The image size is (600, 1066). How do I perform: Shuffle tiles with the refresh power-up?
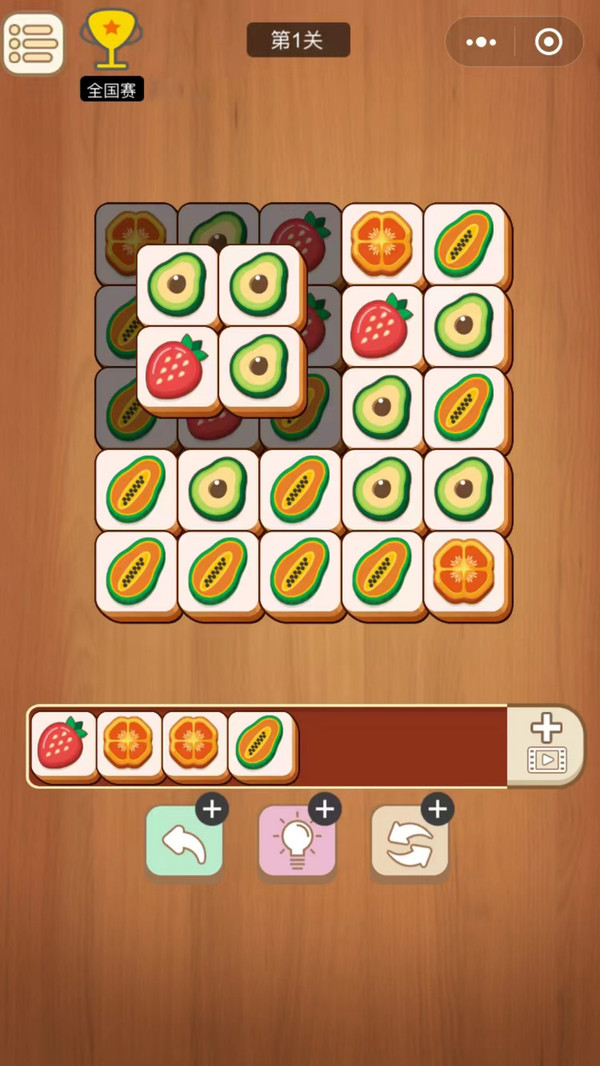409,842
